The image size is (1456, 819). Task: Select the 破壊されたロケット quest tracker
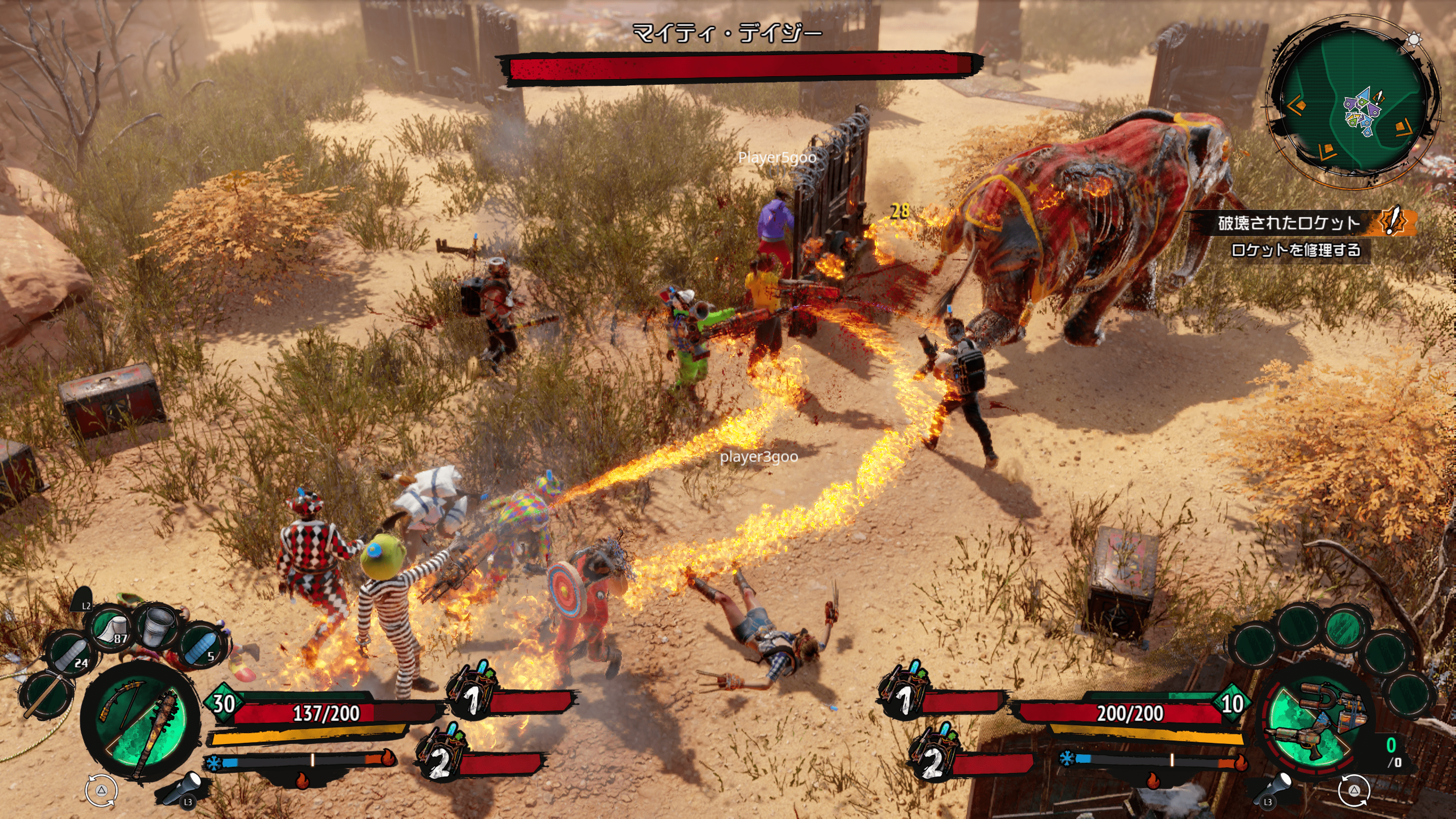[1294, 223]
